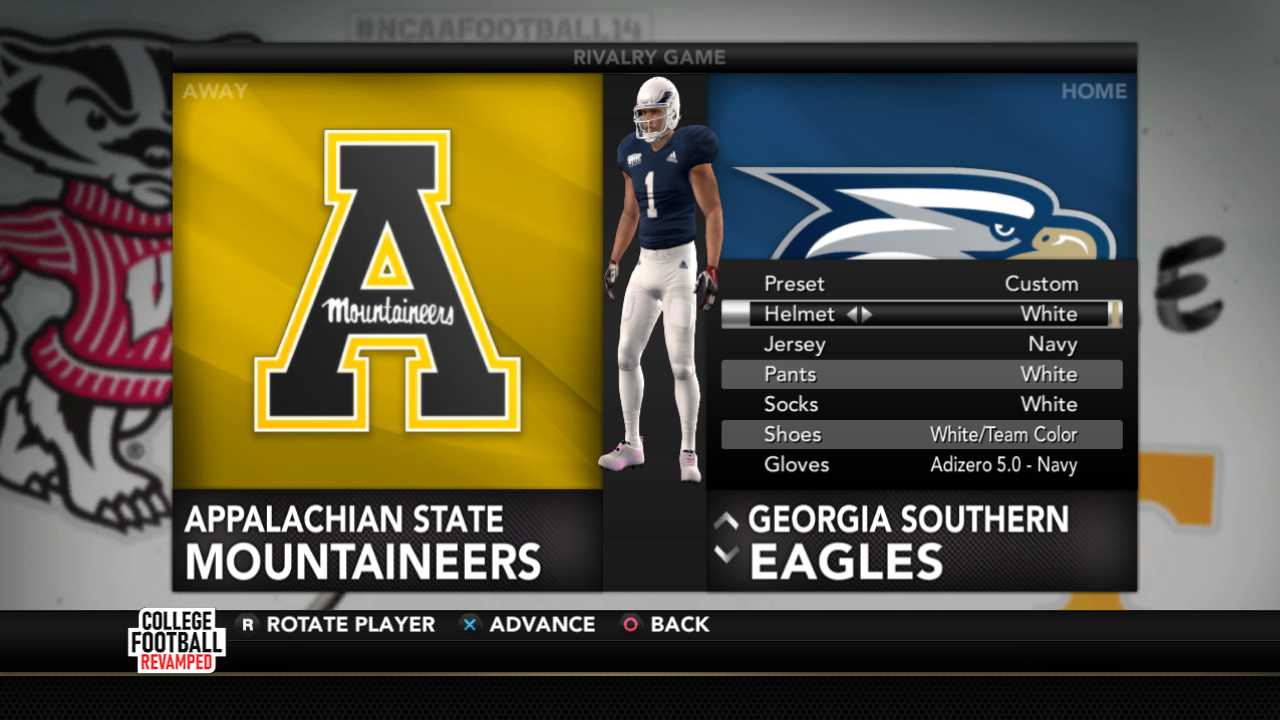1280x720 pixels.
Task: Select the Georgia Southern Eagles team name
Action: [x=908, y=541]
